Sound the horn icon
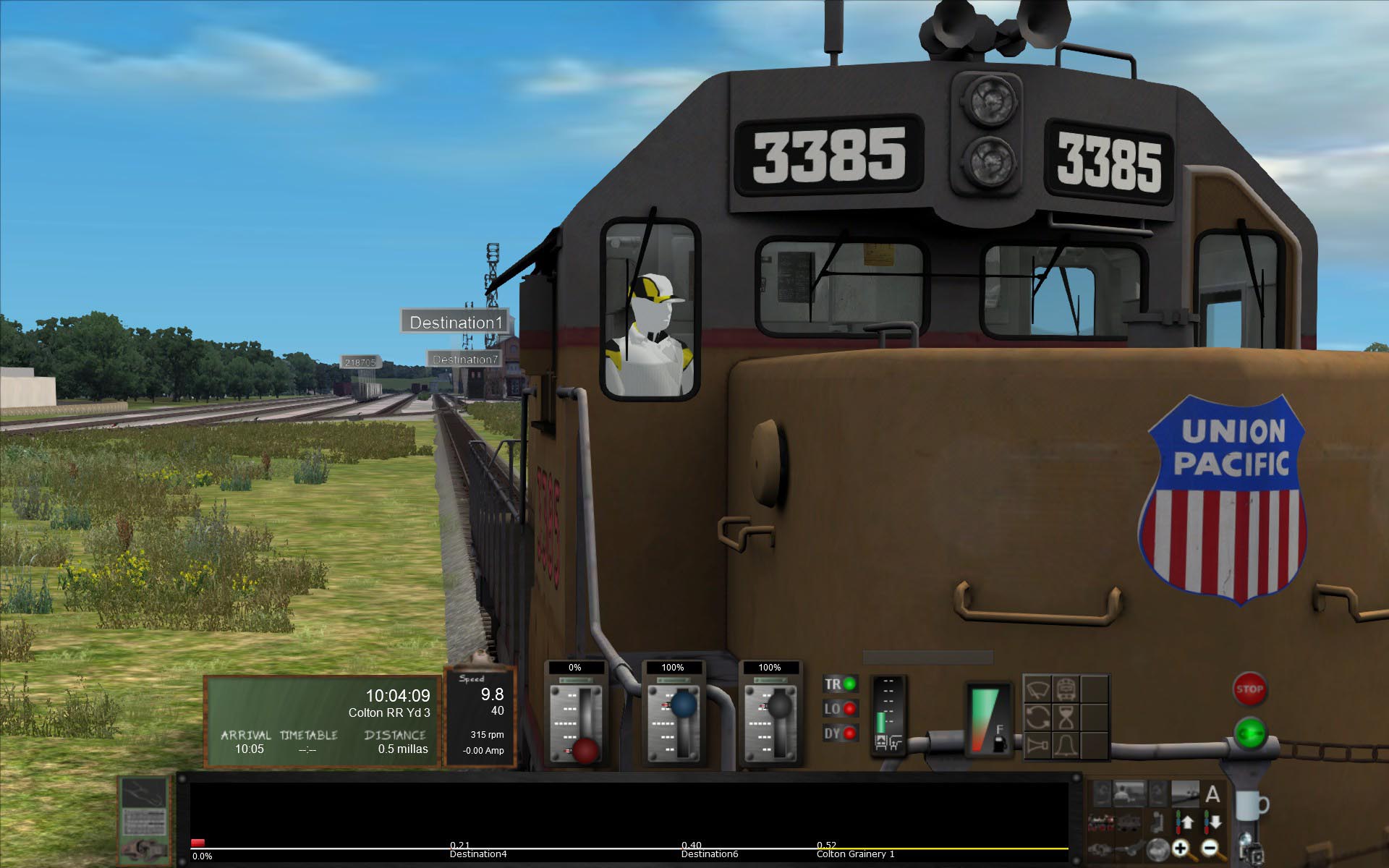 pyautogui.click(x=1037, y=745)
